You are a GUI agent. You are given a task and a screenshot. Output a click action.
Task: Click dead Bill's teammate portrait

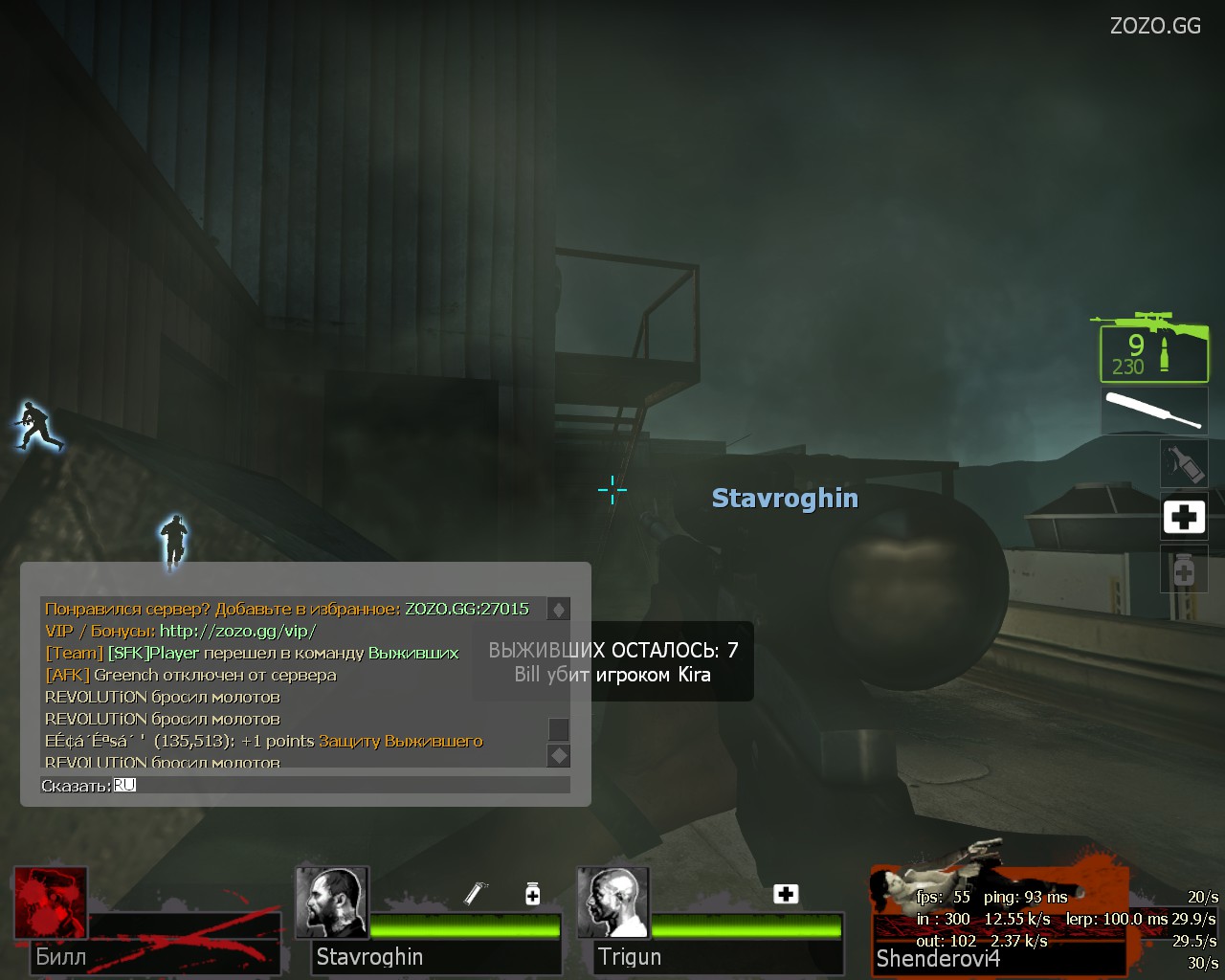[x=51, y=902]
